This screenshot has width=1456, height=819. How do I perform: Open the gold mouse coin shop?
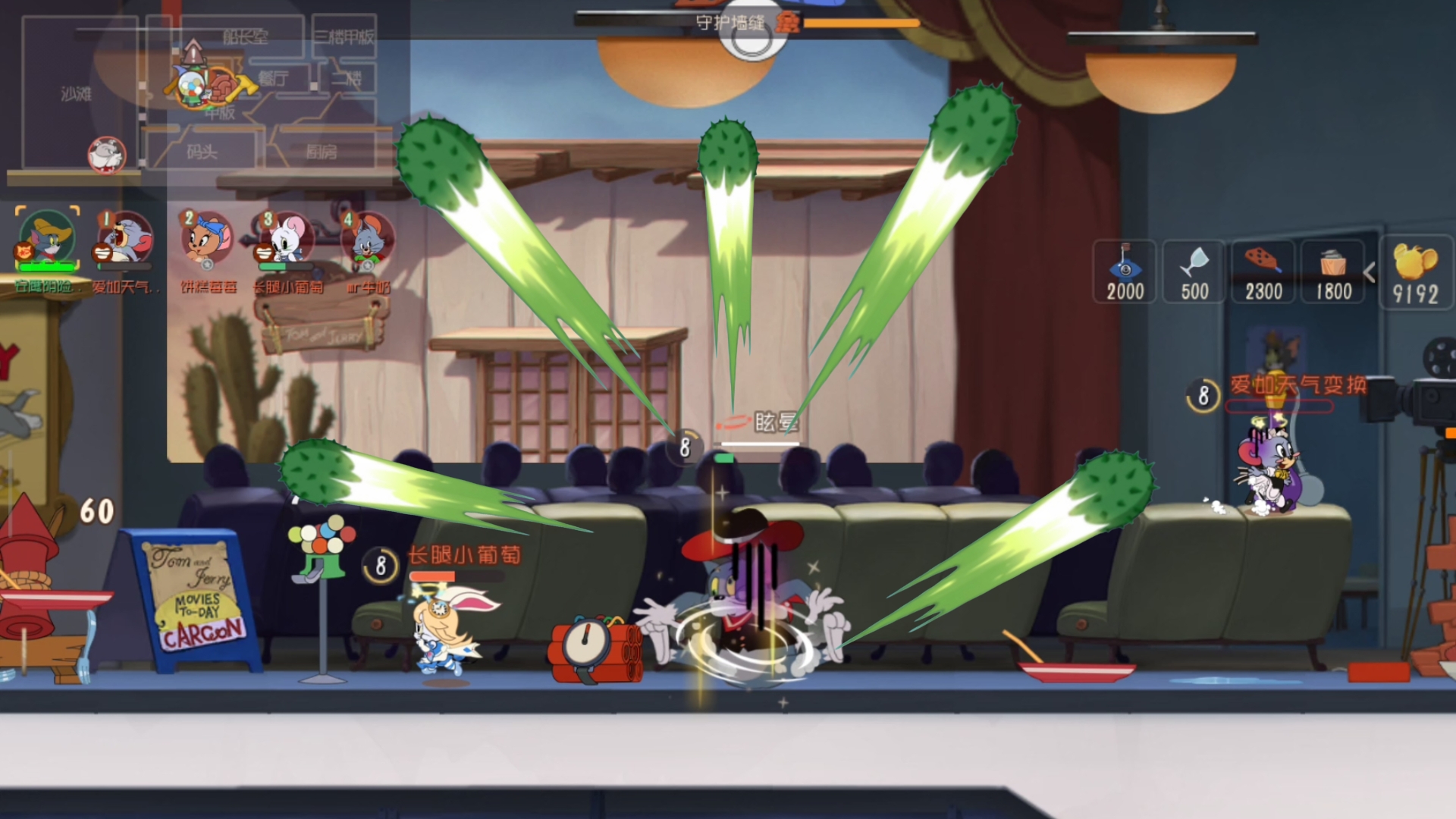click(x=1415, y=271)
